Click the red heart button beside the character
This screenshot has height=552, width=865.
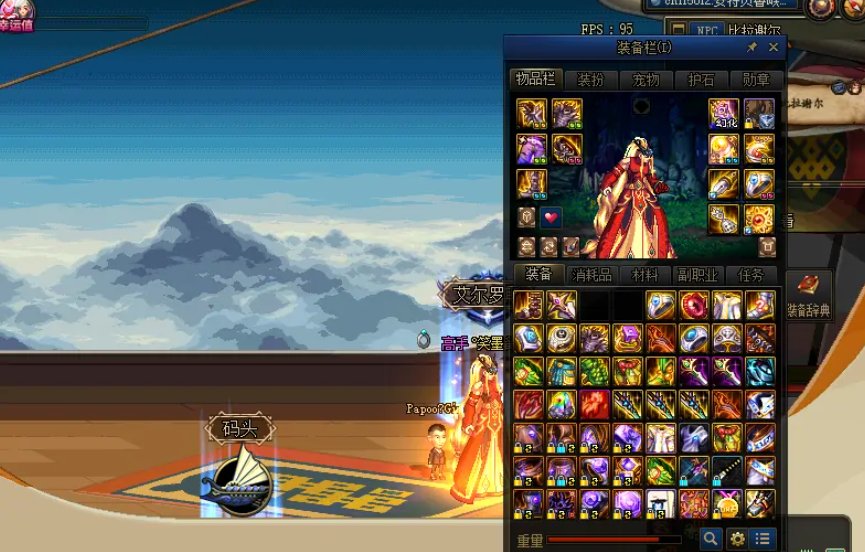point(551,216)
